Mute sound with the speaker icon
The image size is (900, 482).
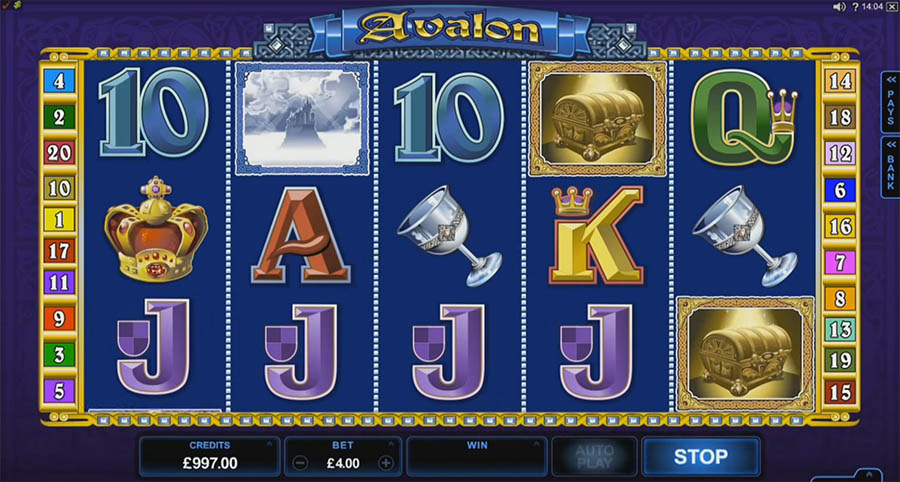(x=839, y=7)
